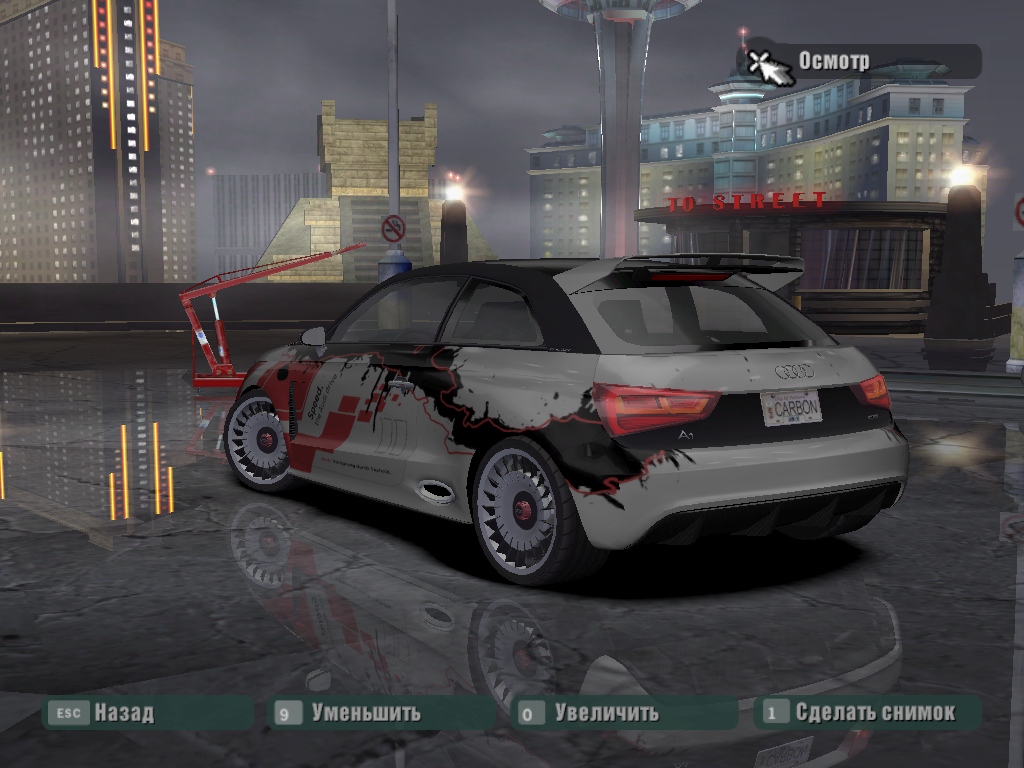Screen dimensions: 1024x768
Task: Take a snapshot with Сделать снимок
Action: 874,713
